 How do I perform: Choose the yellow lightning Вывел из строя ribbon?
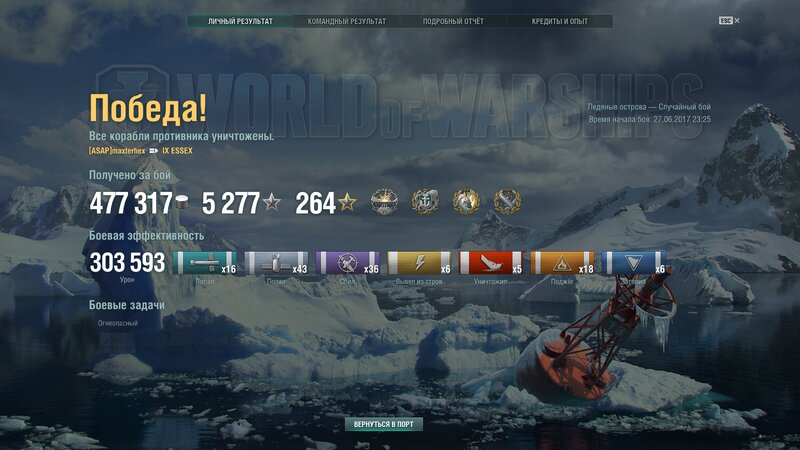tap(418, 263)
